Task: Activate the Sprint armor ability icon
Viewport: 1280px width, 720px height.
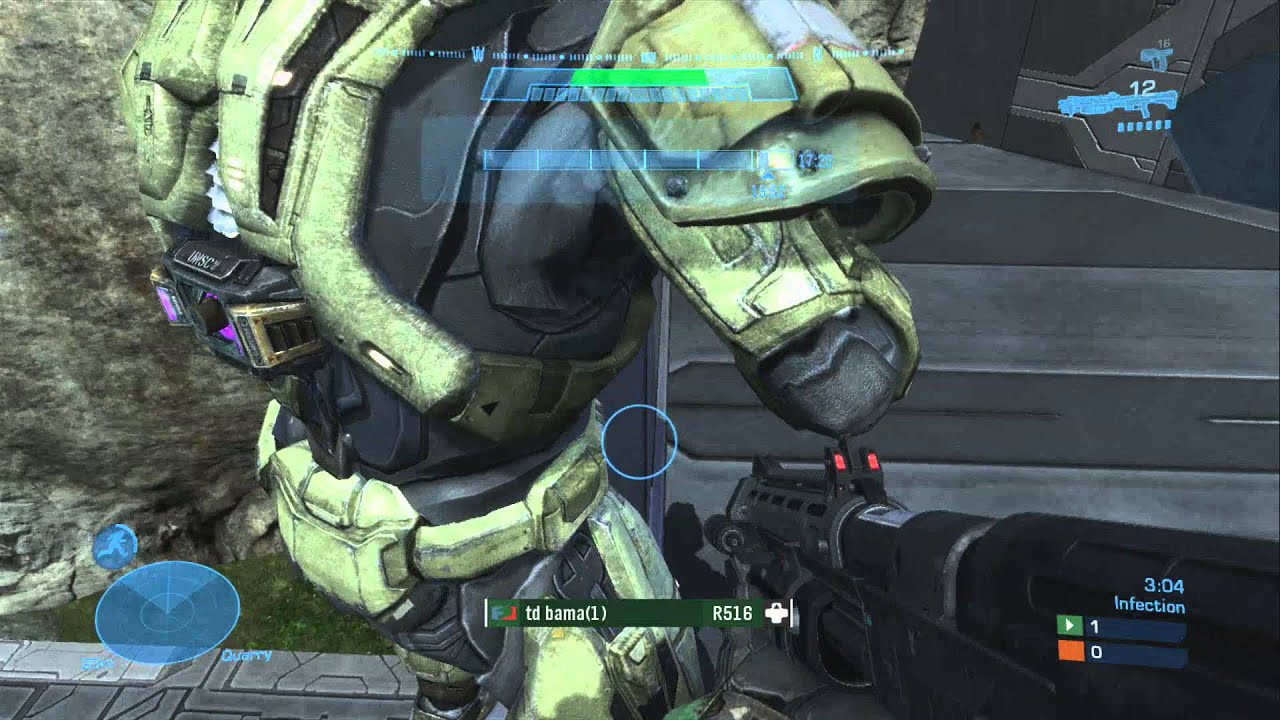Action: click(x=115, y=546)
